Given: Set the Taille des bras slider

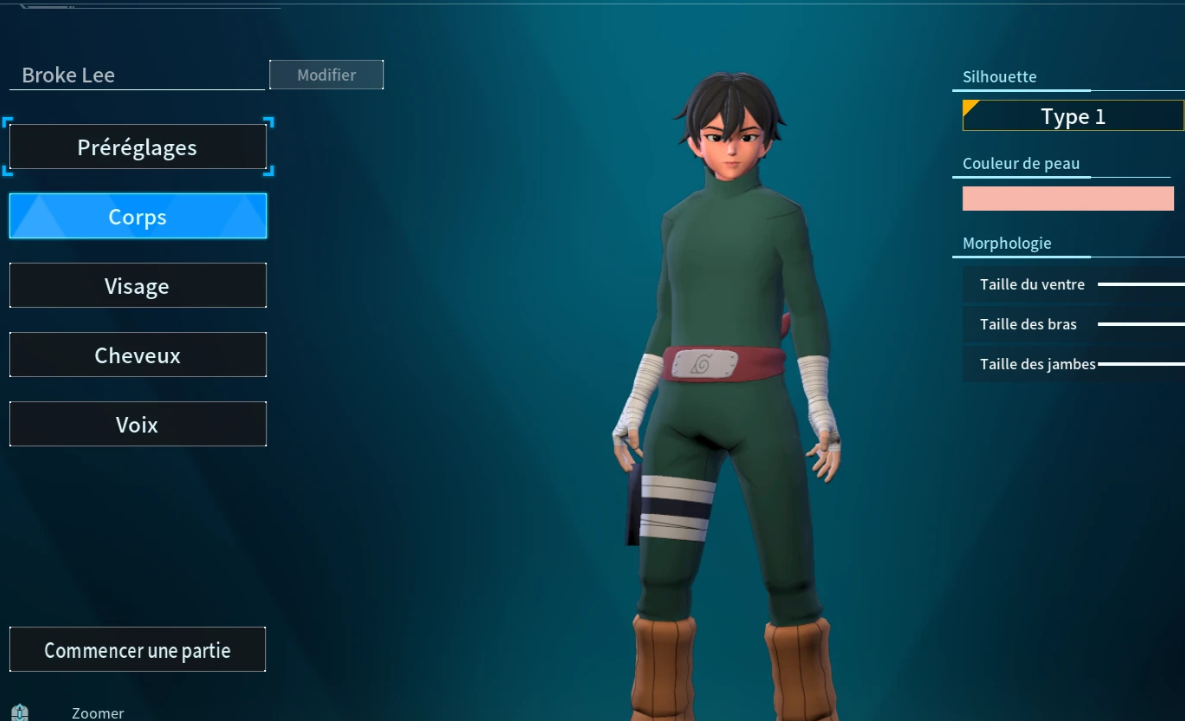Looking at the screenshot, I should tap(1141, 324).
